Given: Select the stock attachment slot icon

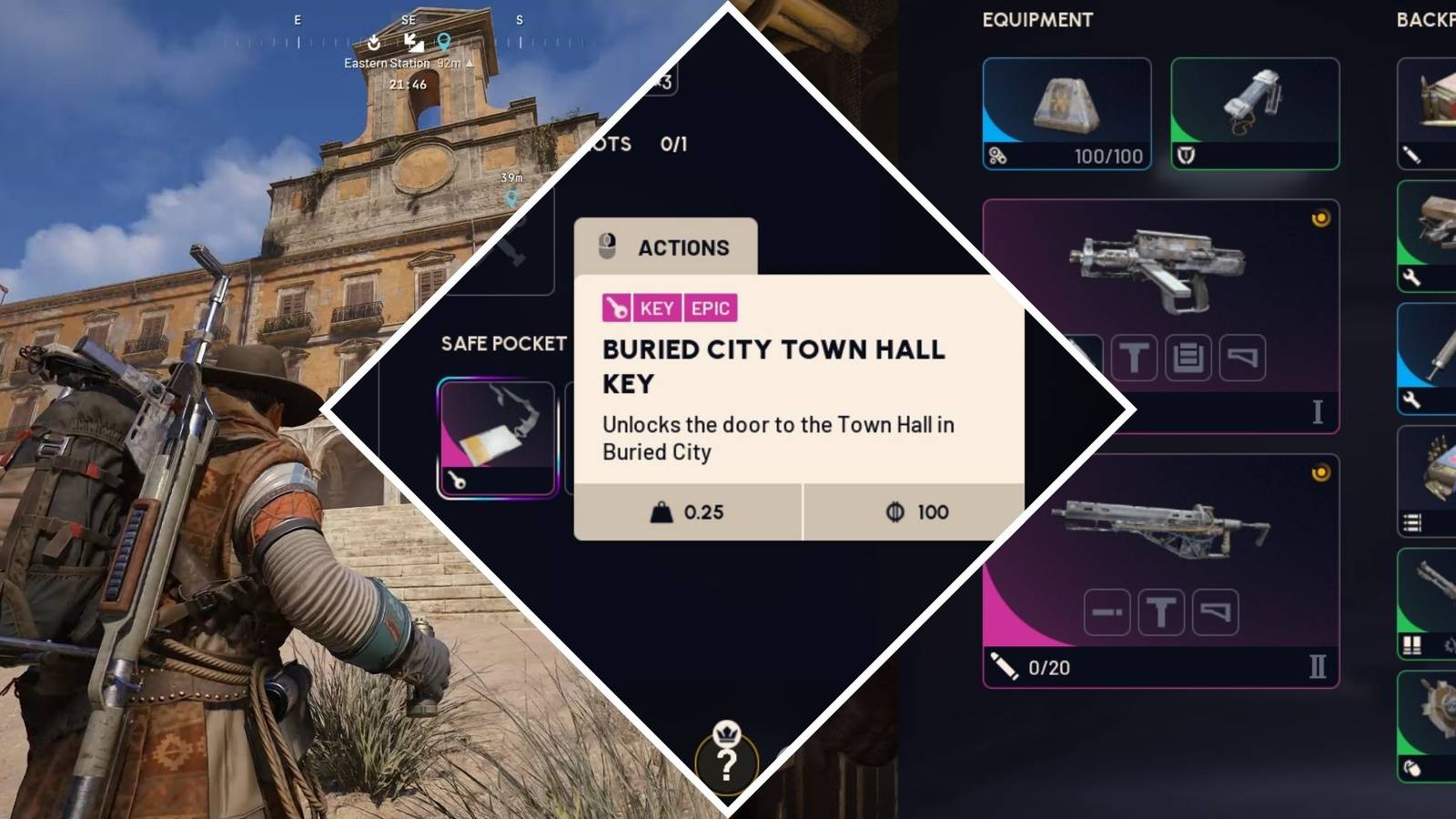Looking at the screenshot, I should pos(1243,358).
